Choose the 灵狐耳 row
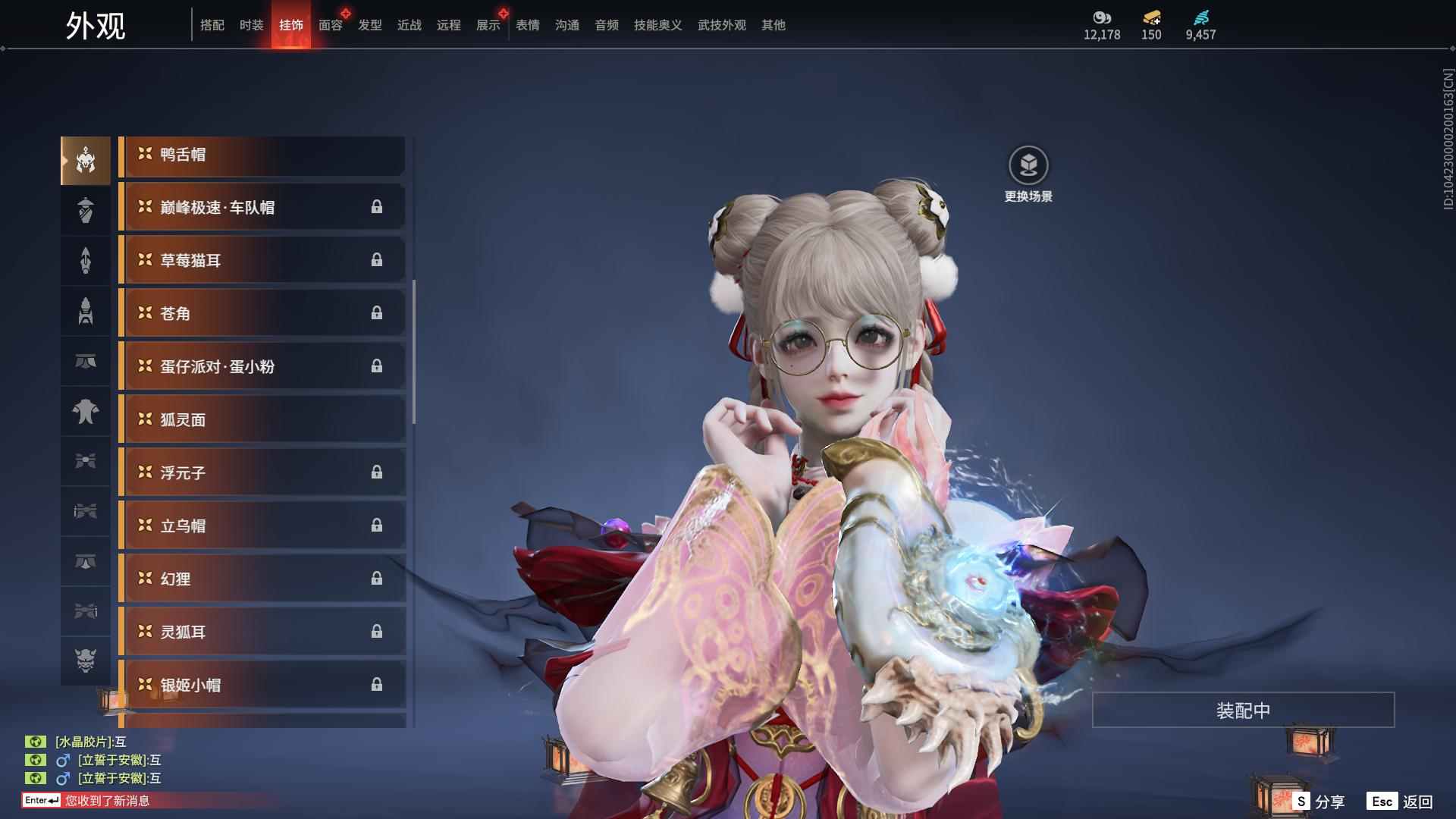Screen dimensions: 1456x819 click(262, 632)
